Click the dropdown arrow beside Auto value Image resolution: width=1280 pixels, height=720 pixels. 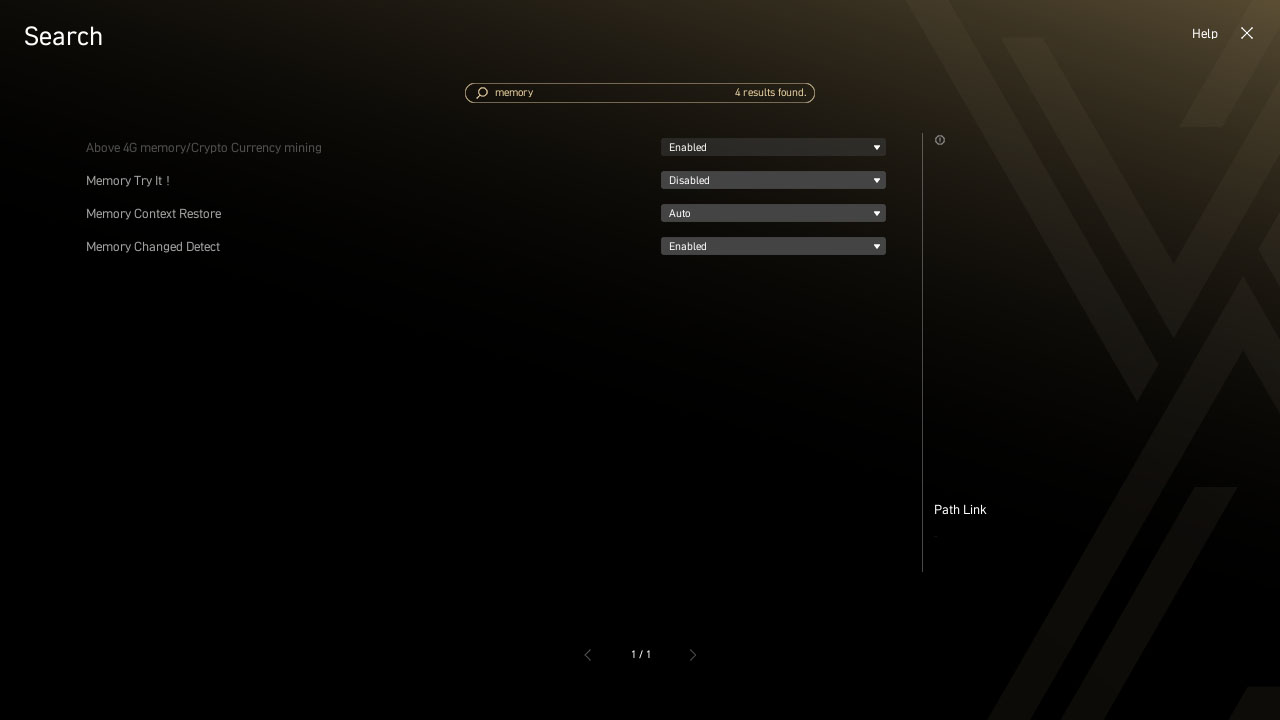876,213
